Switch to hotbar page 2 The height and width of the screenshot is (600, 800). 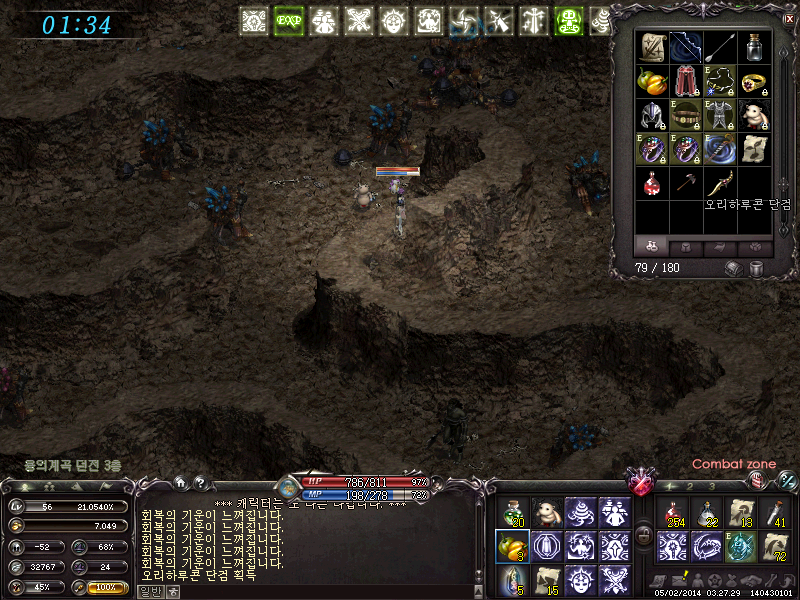click(x=691, y=486)
